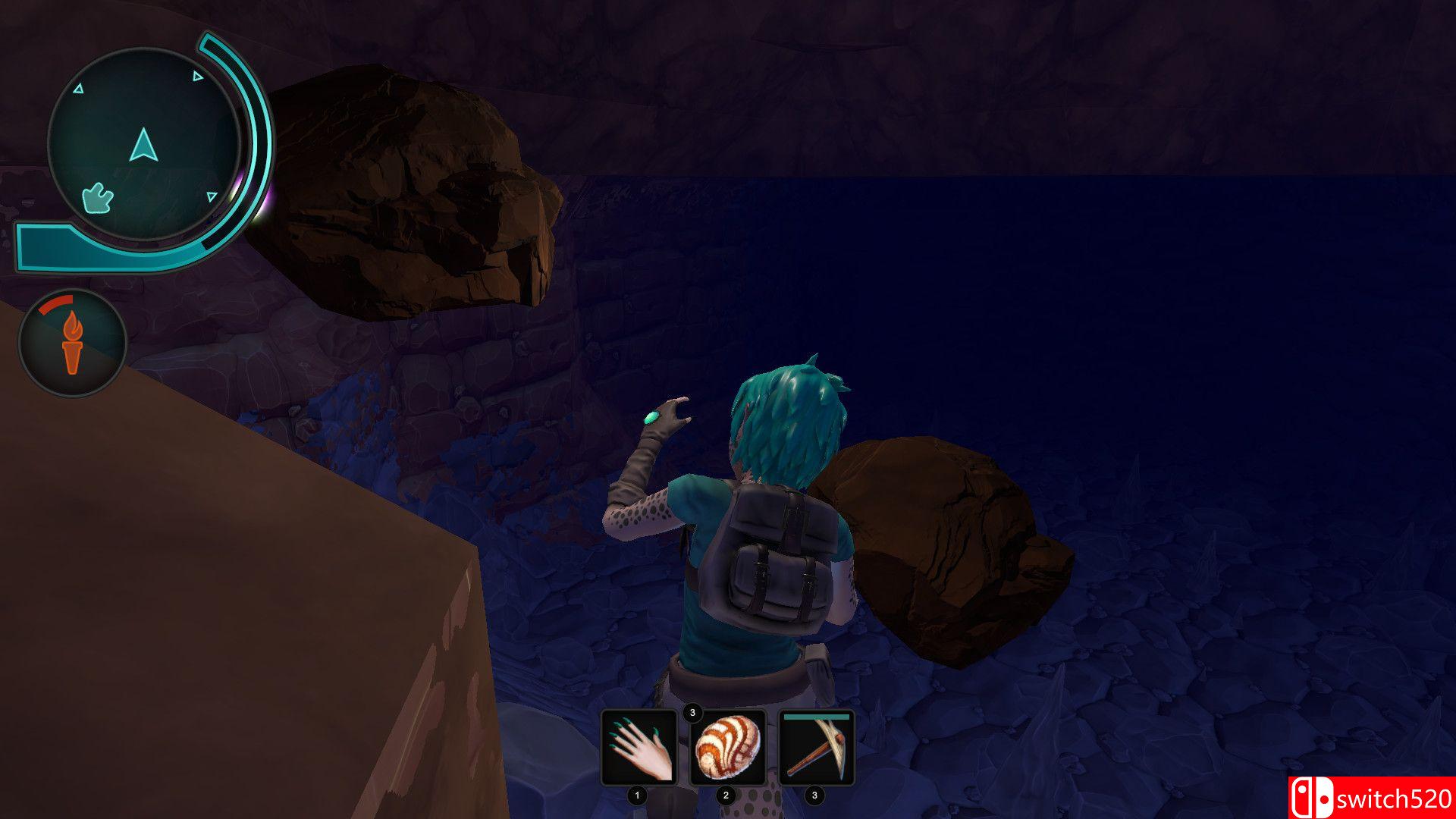Toggle the torch on via its circular indicator
This screenshot has width=1456, height=819.
(73, 342)
